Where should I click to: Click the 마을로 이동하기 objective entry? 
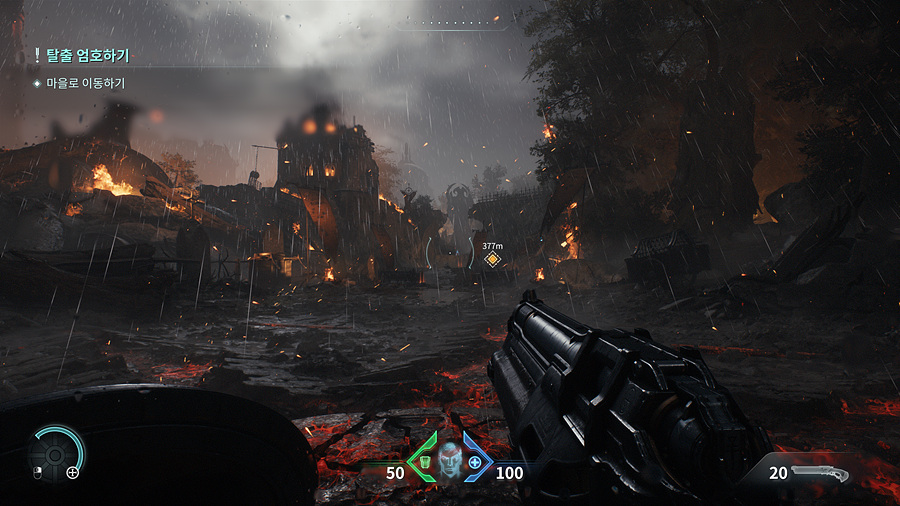click(84, 83)
